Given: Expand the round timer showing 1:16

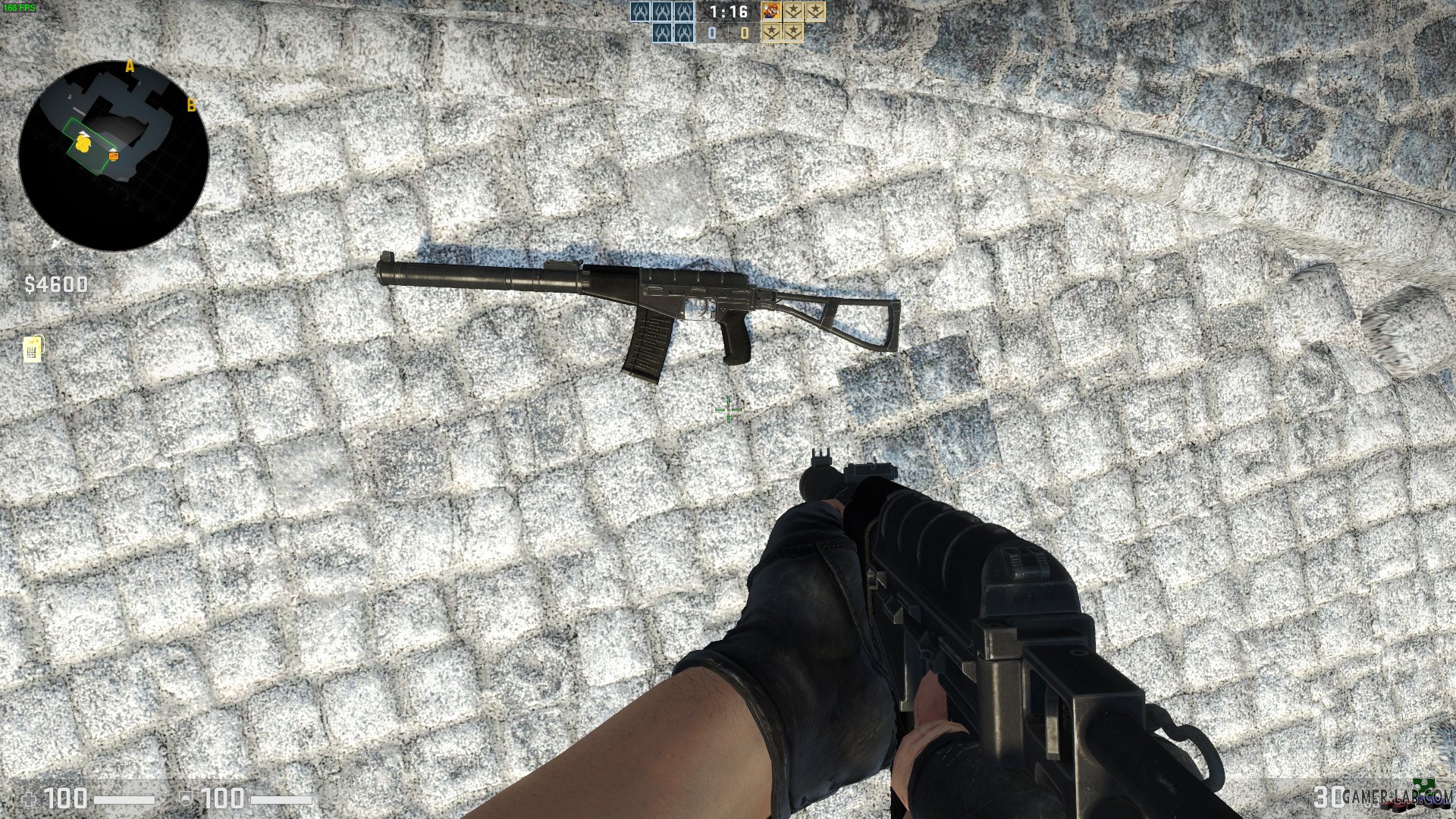Looking at the screenshot, I should [x=730, y=12].
